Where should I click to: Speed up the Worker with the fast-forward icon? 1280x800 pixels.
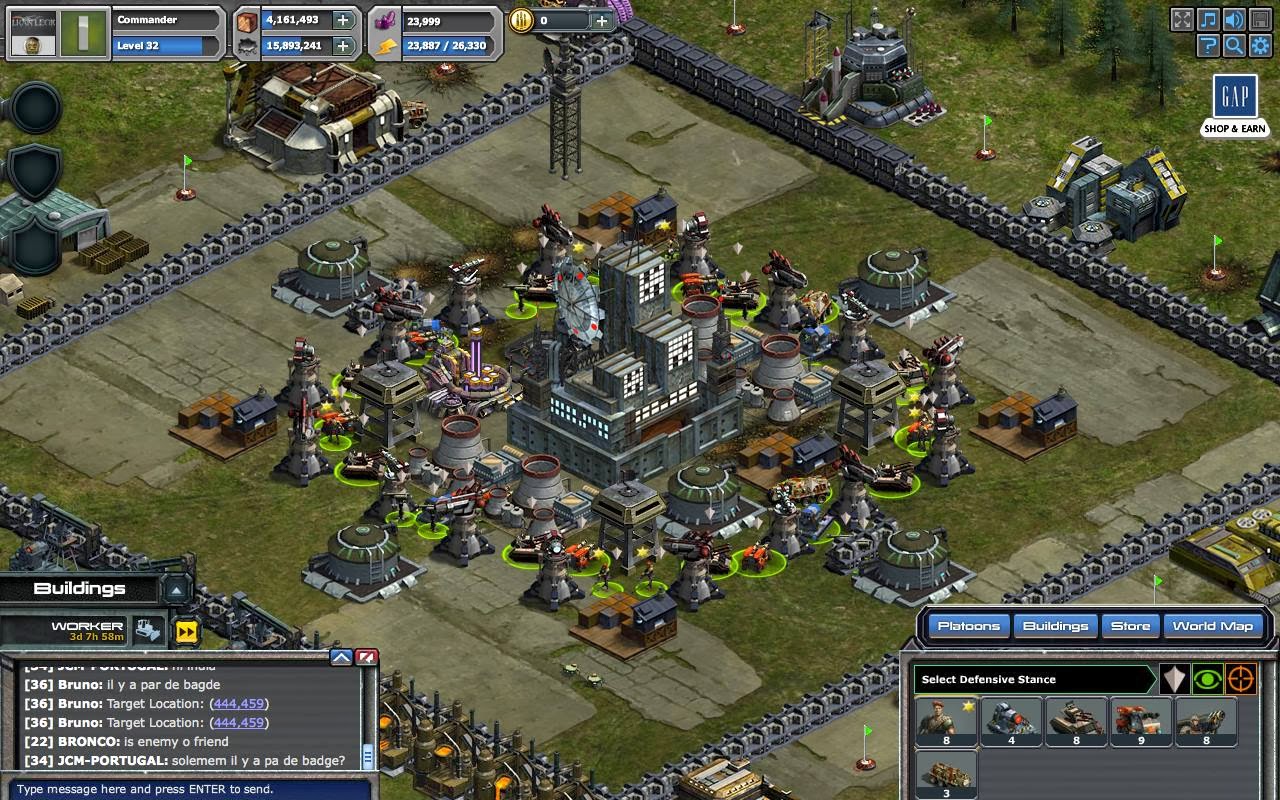pyautogui.click(x=184, y=631)
